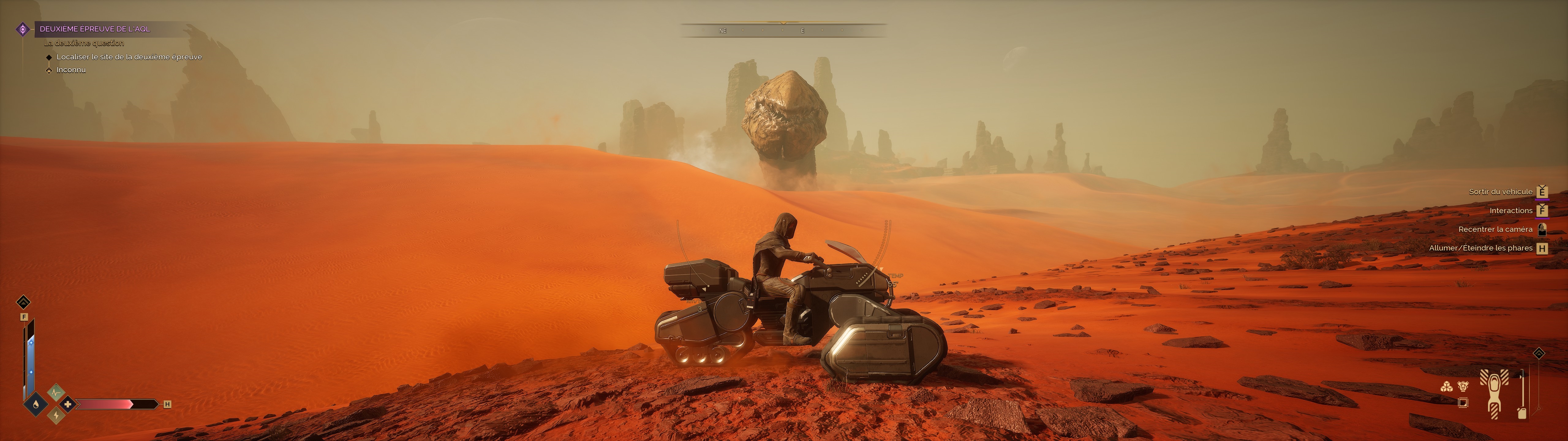Click the microchip vehicle module icon

1463,403
